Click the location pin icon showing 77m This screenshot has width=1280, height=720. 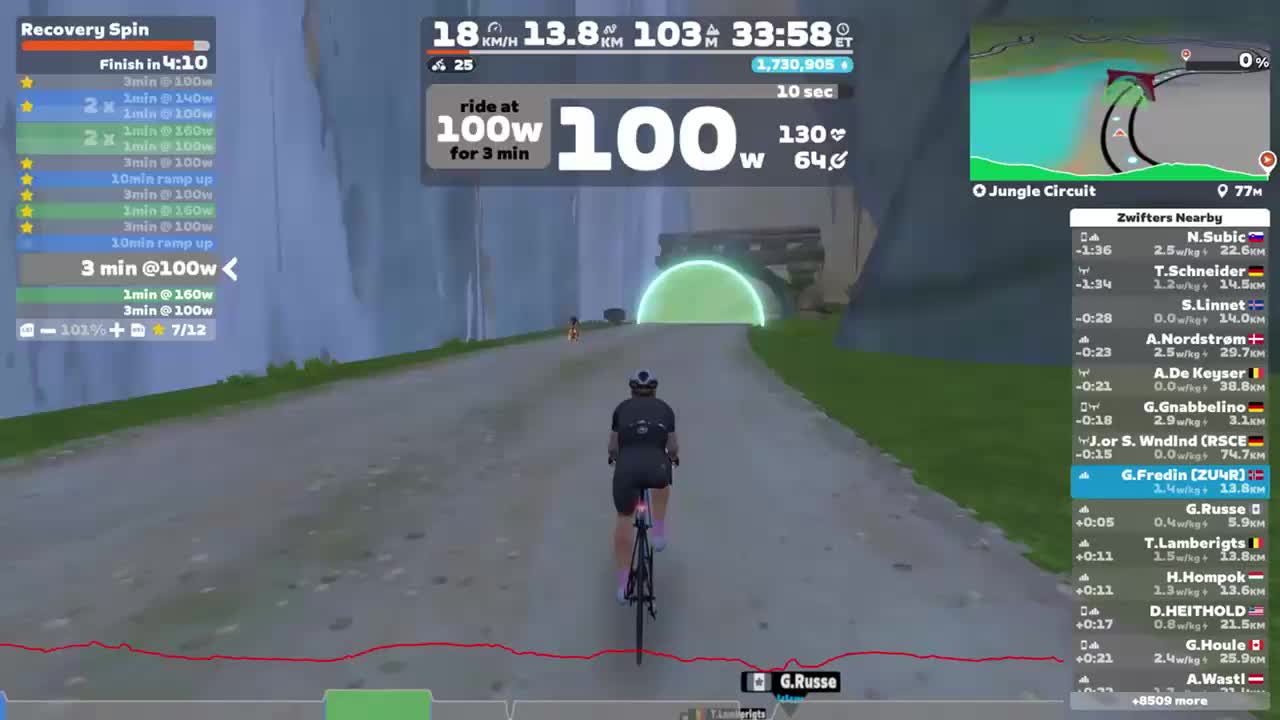(x=1222, y=190)
